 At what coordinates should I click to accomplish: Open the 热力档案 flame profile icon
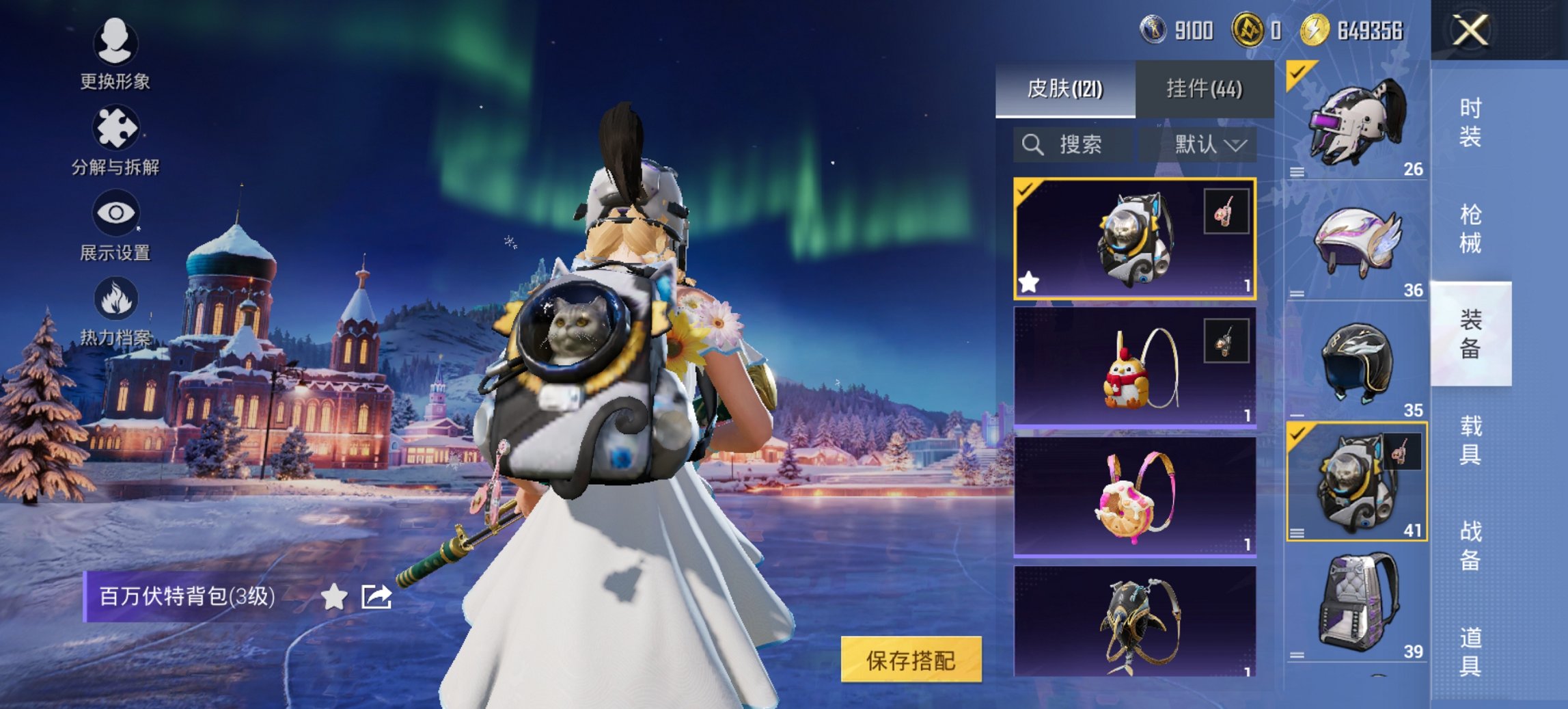[116, 297]
